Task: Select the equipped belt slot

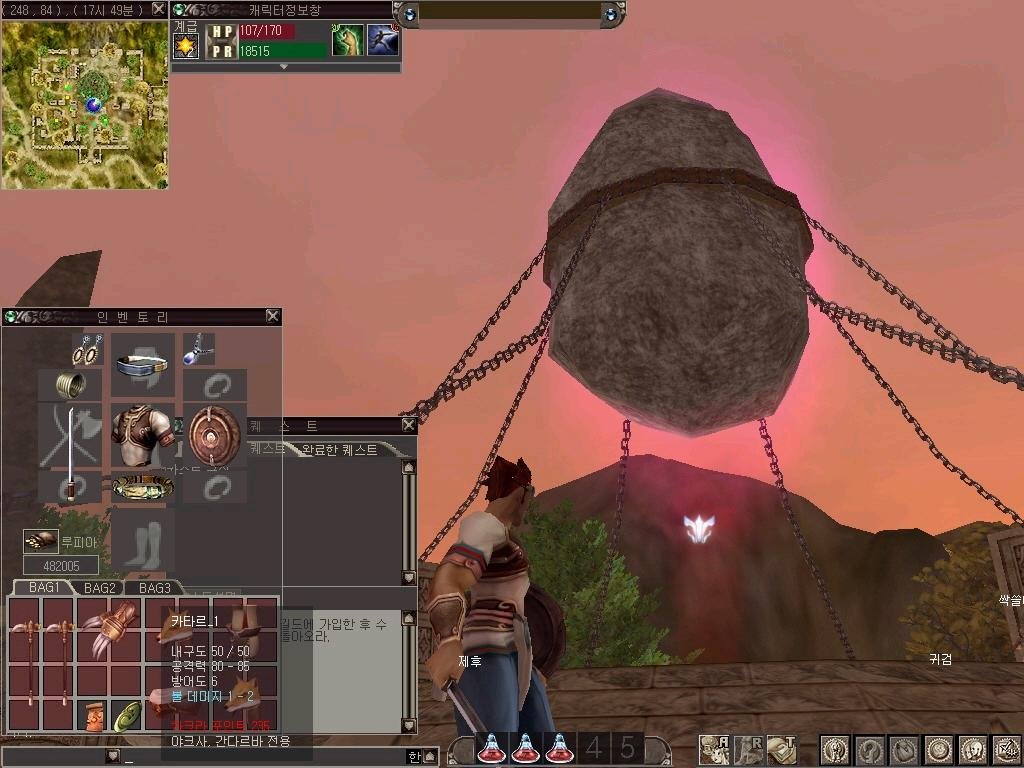Action: (142, 488)
